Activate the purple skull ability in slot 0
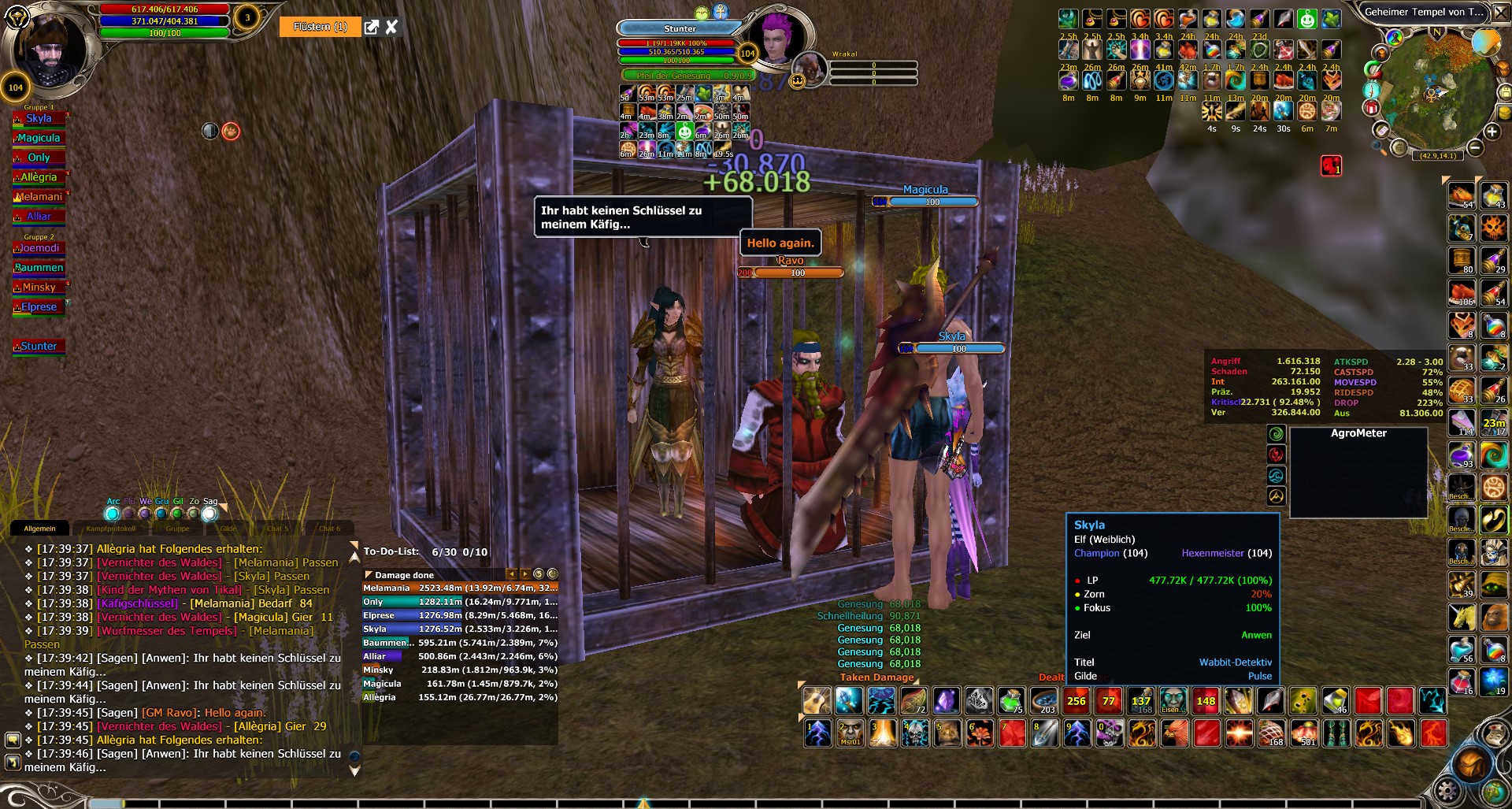 click(x=1110, y=733)
